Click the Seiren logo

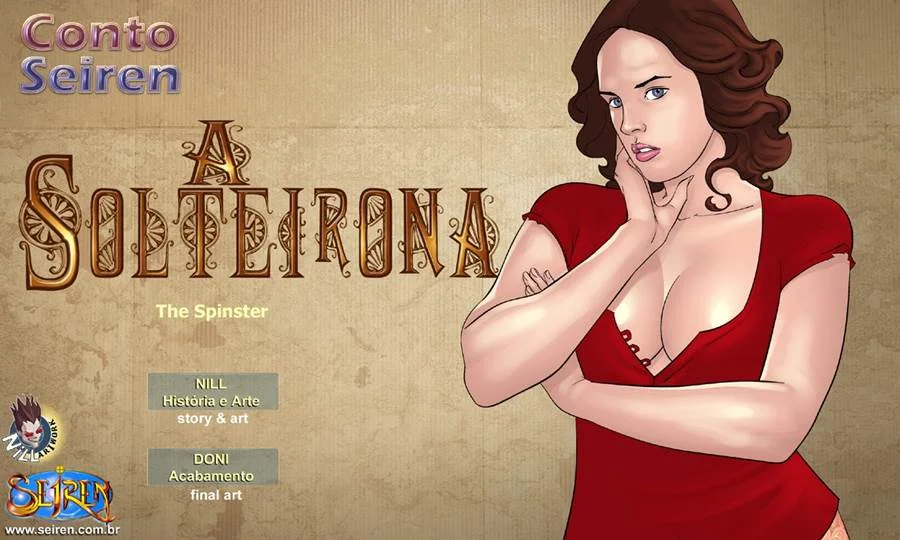pos(60,494)
